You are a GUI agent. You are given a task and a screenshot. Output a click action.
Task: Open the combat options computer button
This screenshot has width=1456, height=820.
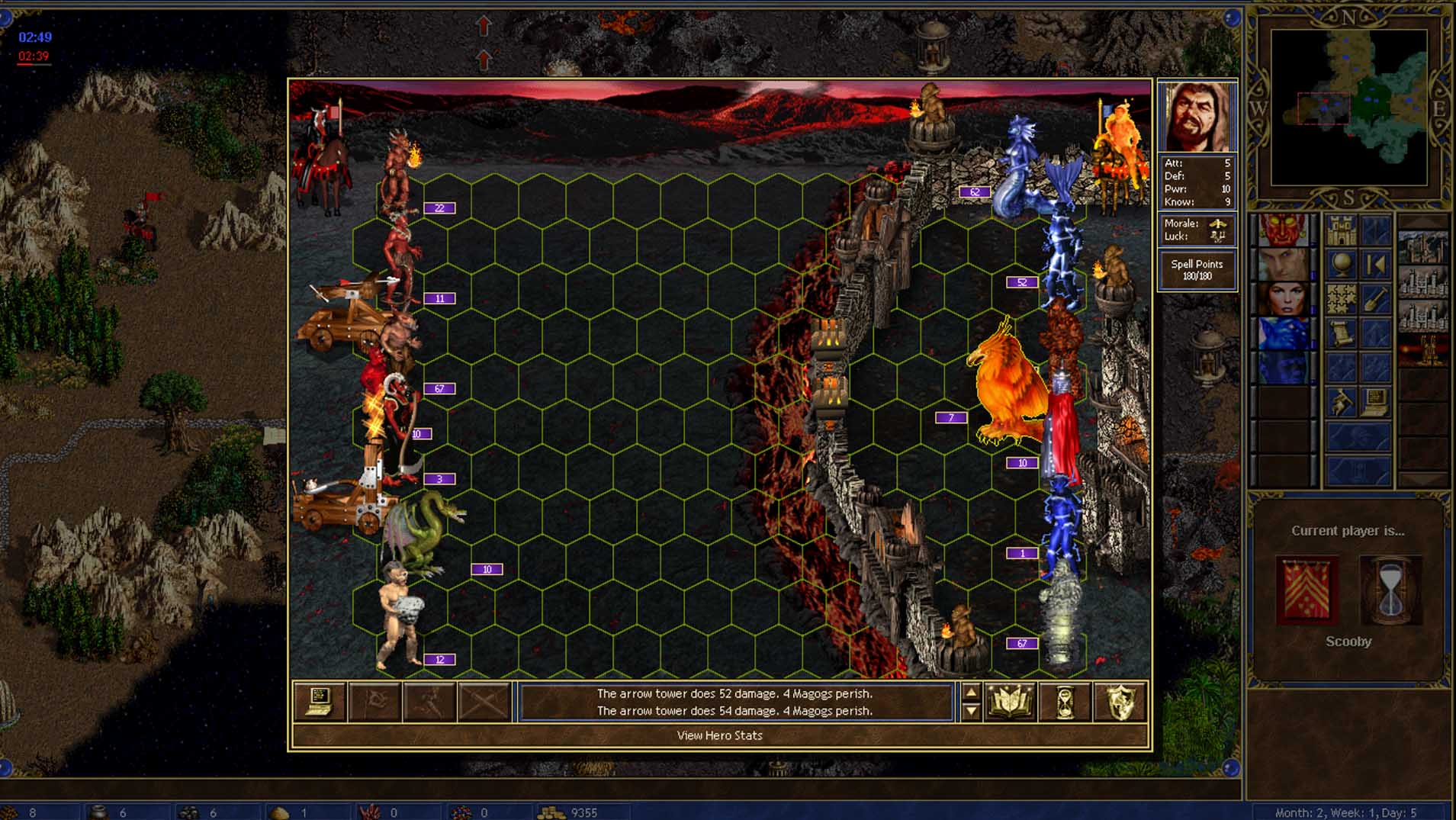point(319,702)
